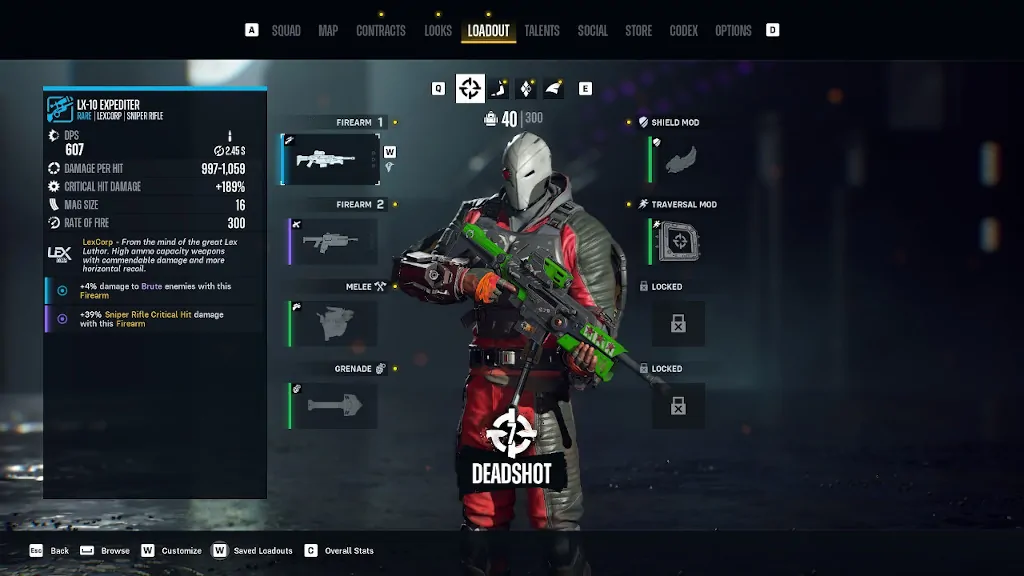Viewport: 1024px width, 576px height.
Task: Open the Looks tab
Action: (x=438, y=31)
